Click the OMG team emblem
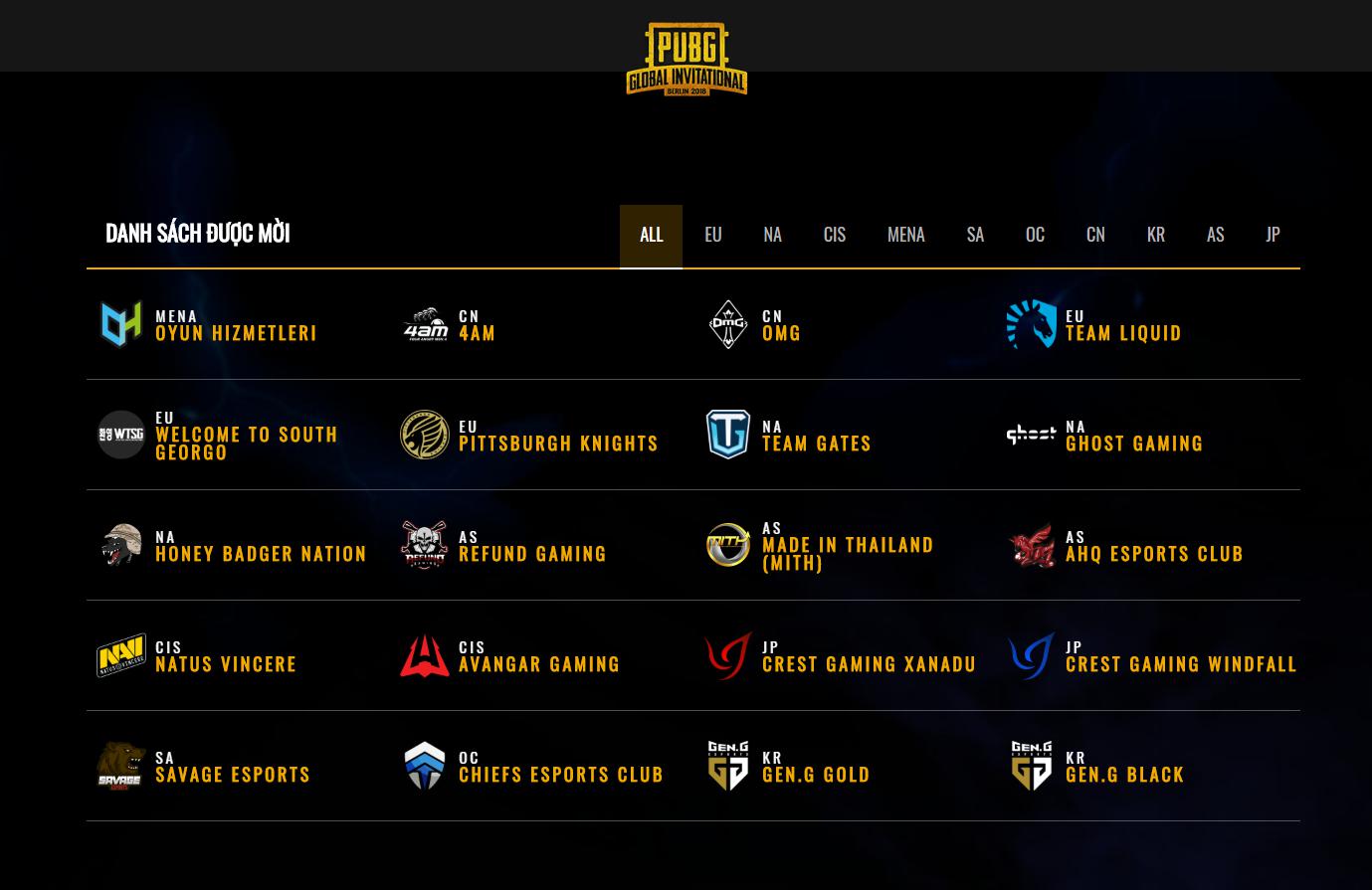 [727, 324]
